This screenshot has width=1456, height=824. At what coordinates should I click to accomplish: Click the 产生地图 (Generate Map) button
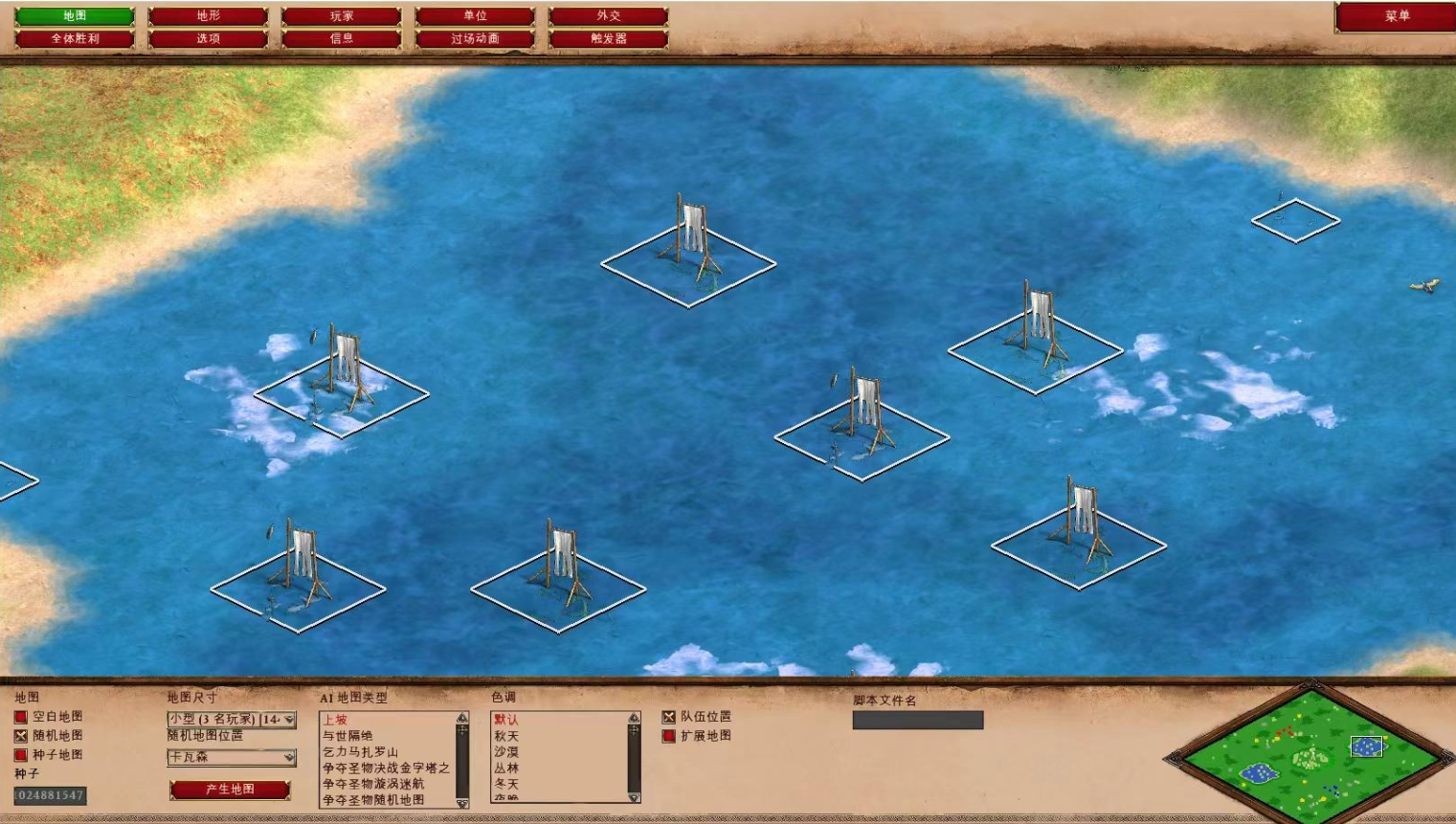[230, 790]
